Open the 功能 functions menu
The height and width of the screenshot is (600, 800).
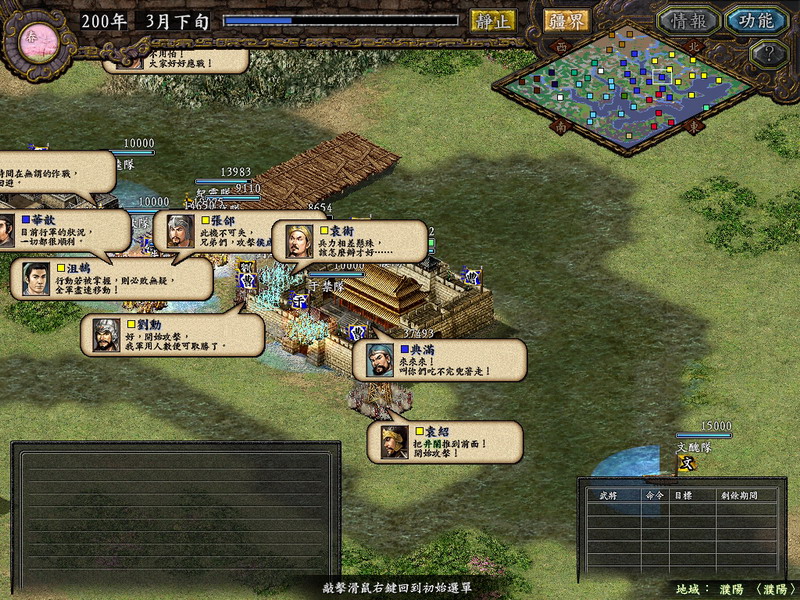click(x=756, y=21)
